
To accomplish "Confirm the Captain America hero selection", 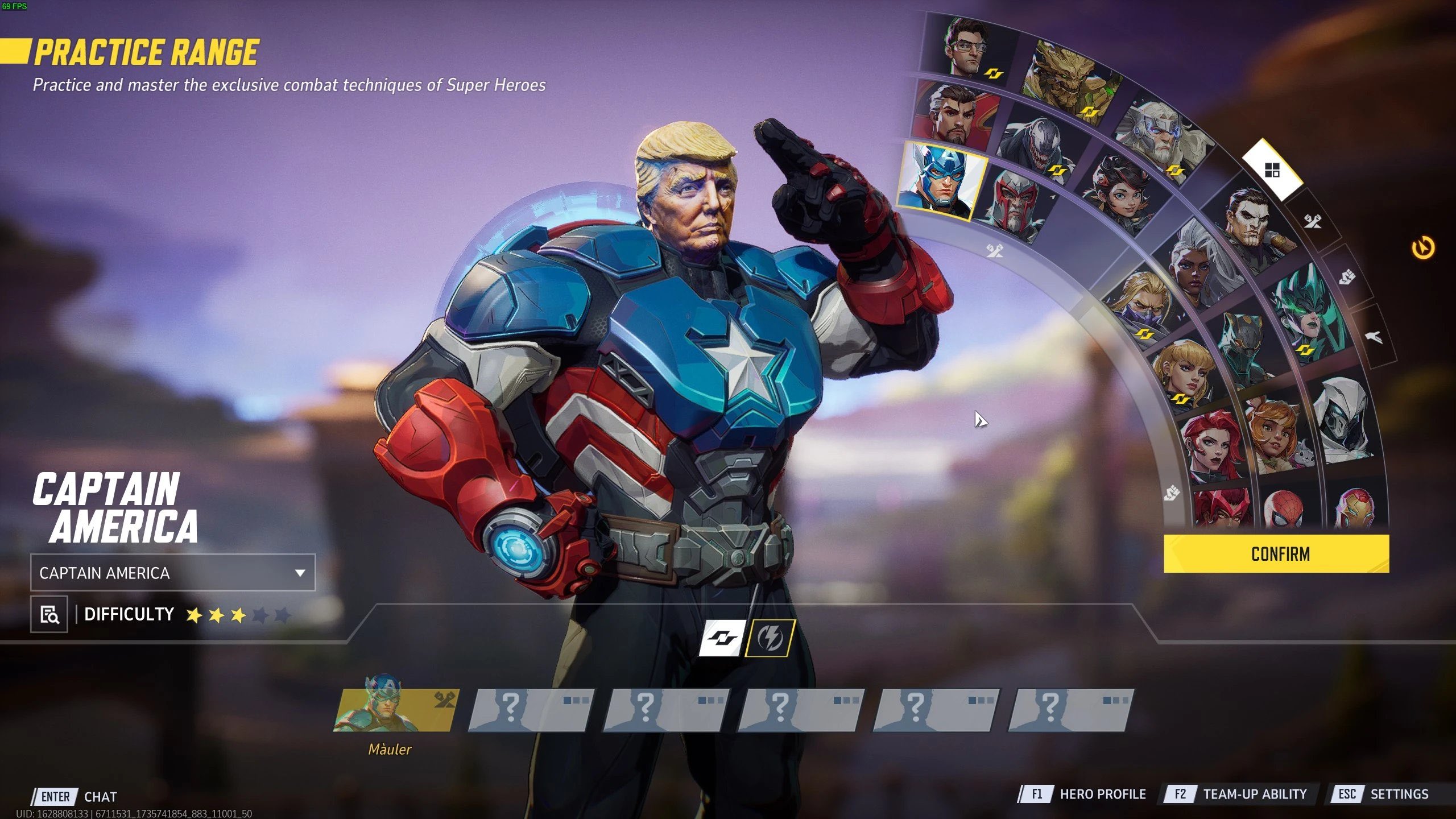I will coord(1276,553).
